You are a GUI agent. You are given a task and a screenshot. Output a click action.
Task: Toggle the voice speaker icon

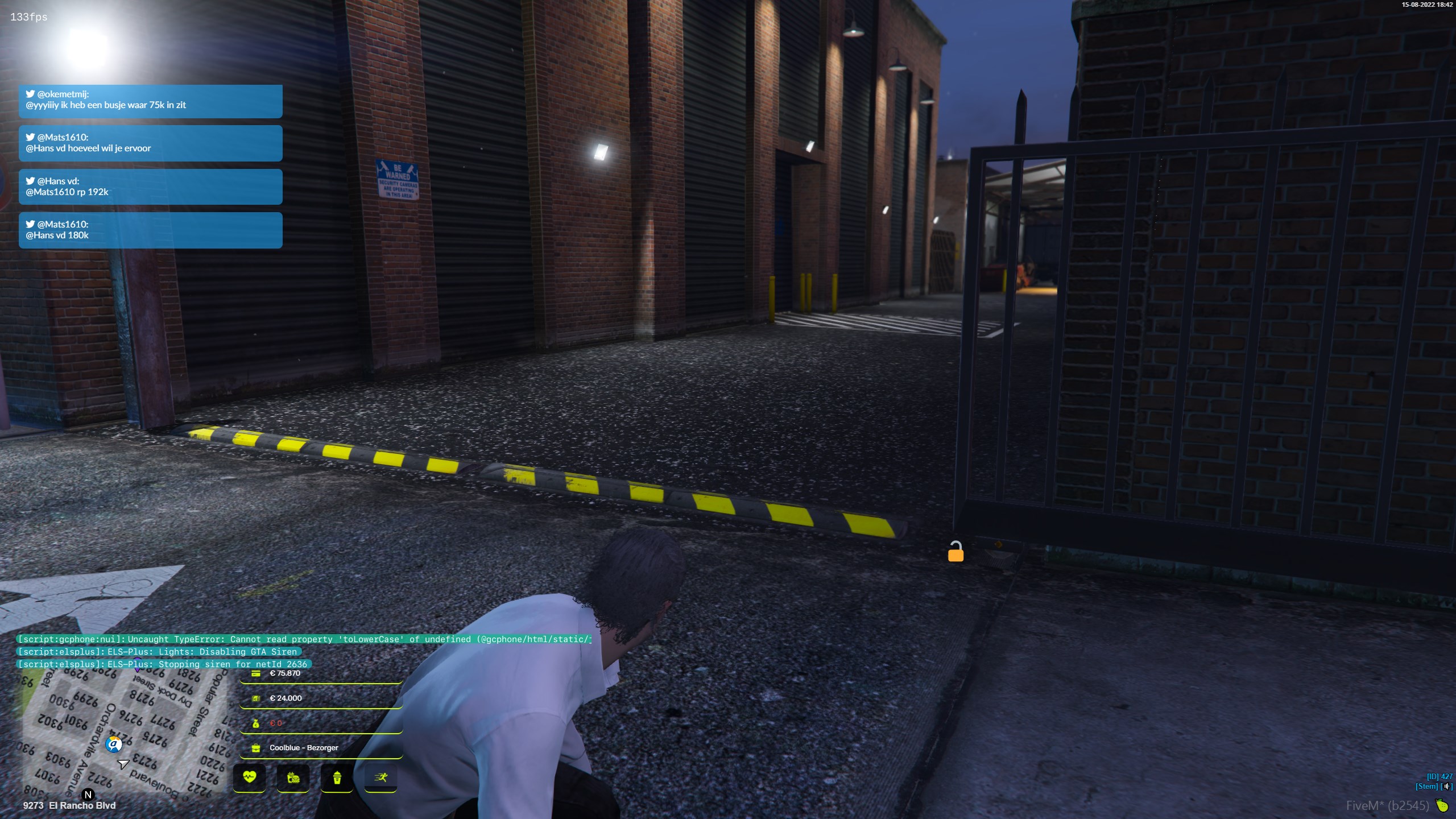pos(1446,787)
